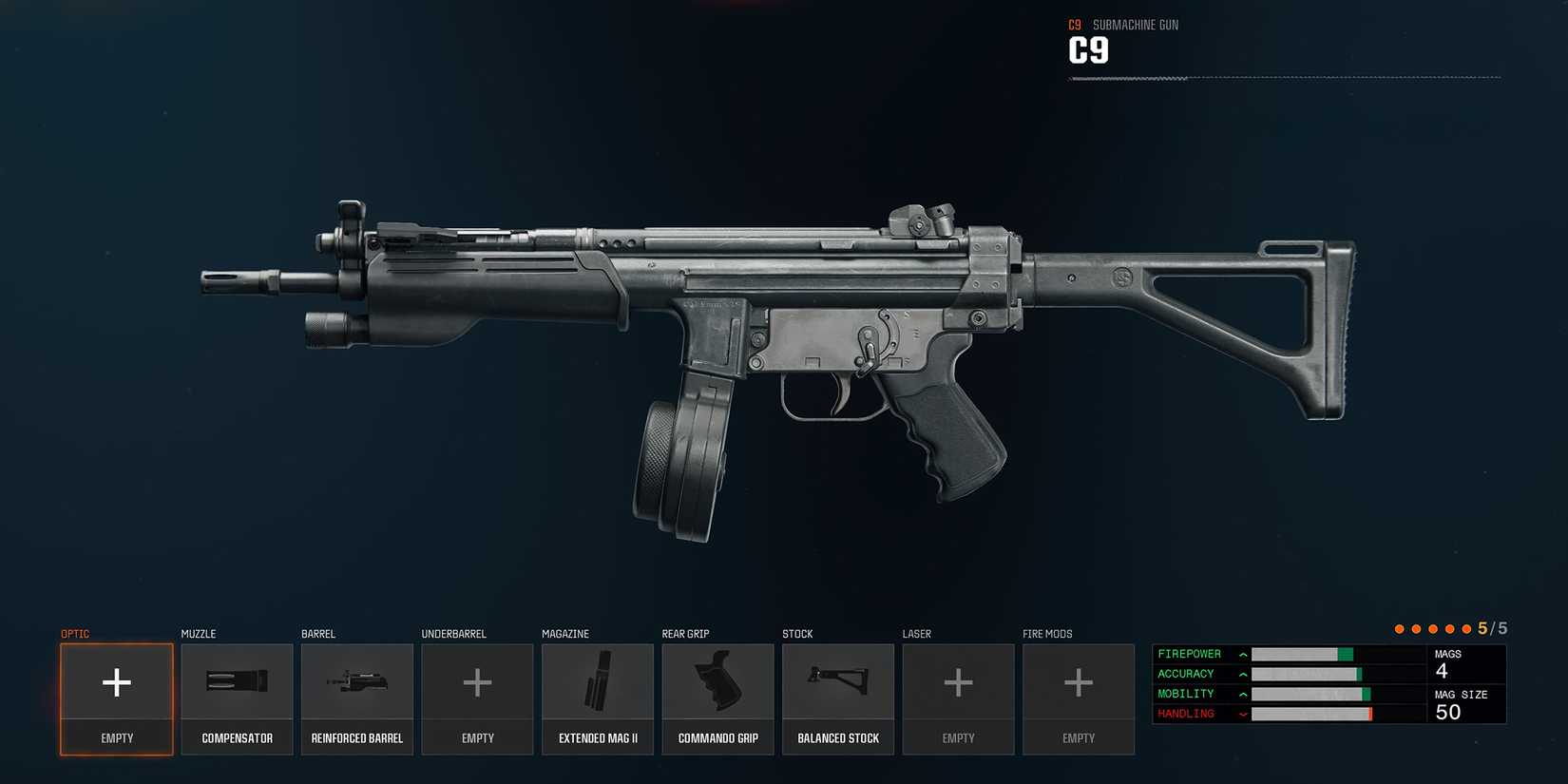Select the Magazine category label
This screenshot has height=784, width=1568.
click(565, 633)
